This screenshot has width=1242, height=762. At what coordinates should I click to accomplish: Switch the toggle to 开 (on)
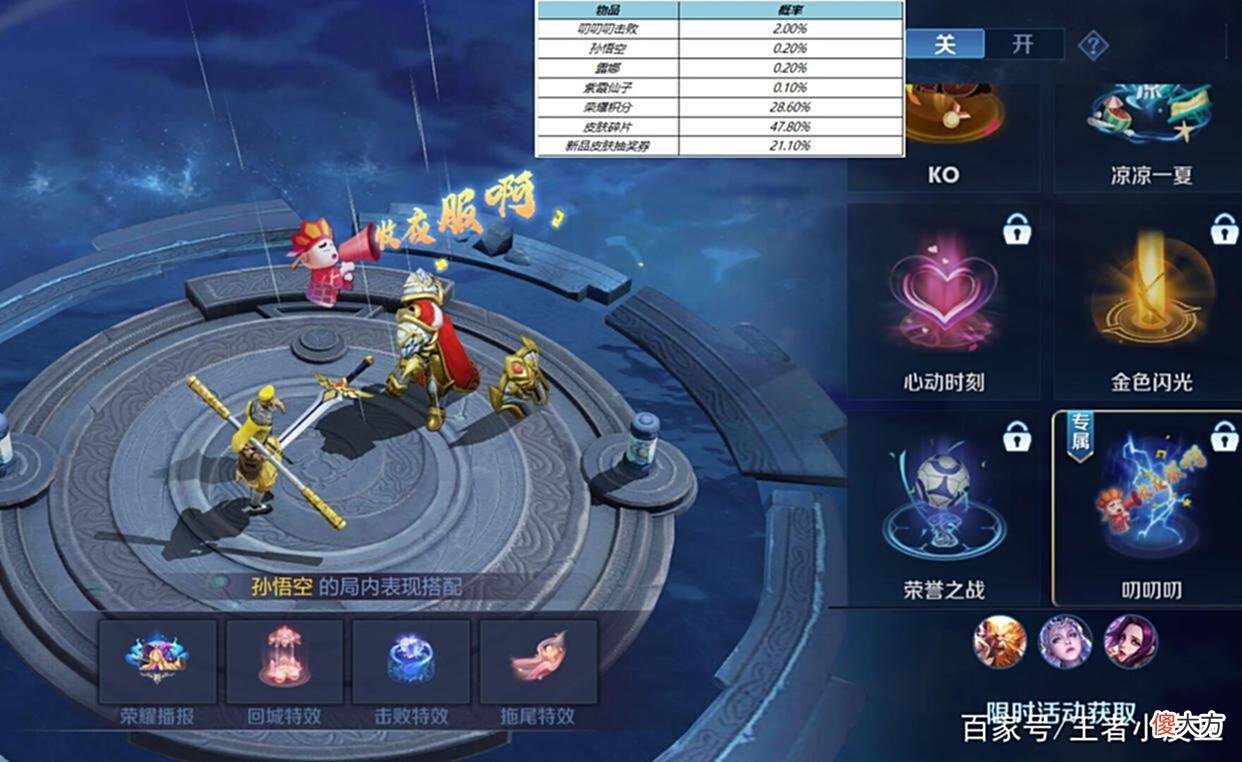coord(1022,45)
